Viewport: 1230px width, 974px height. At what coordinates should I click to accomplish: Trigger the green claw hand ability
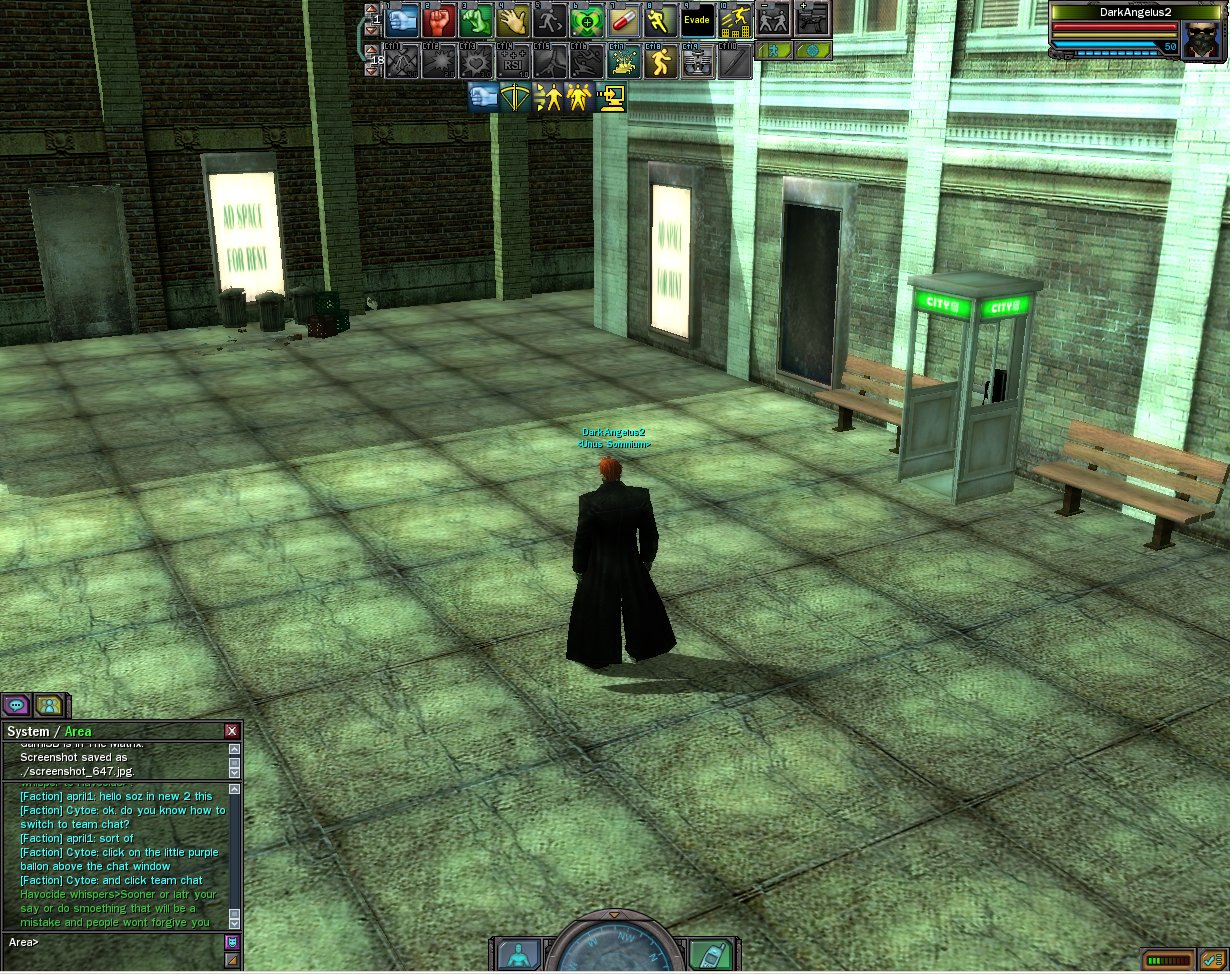476,20
